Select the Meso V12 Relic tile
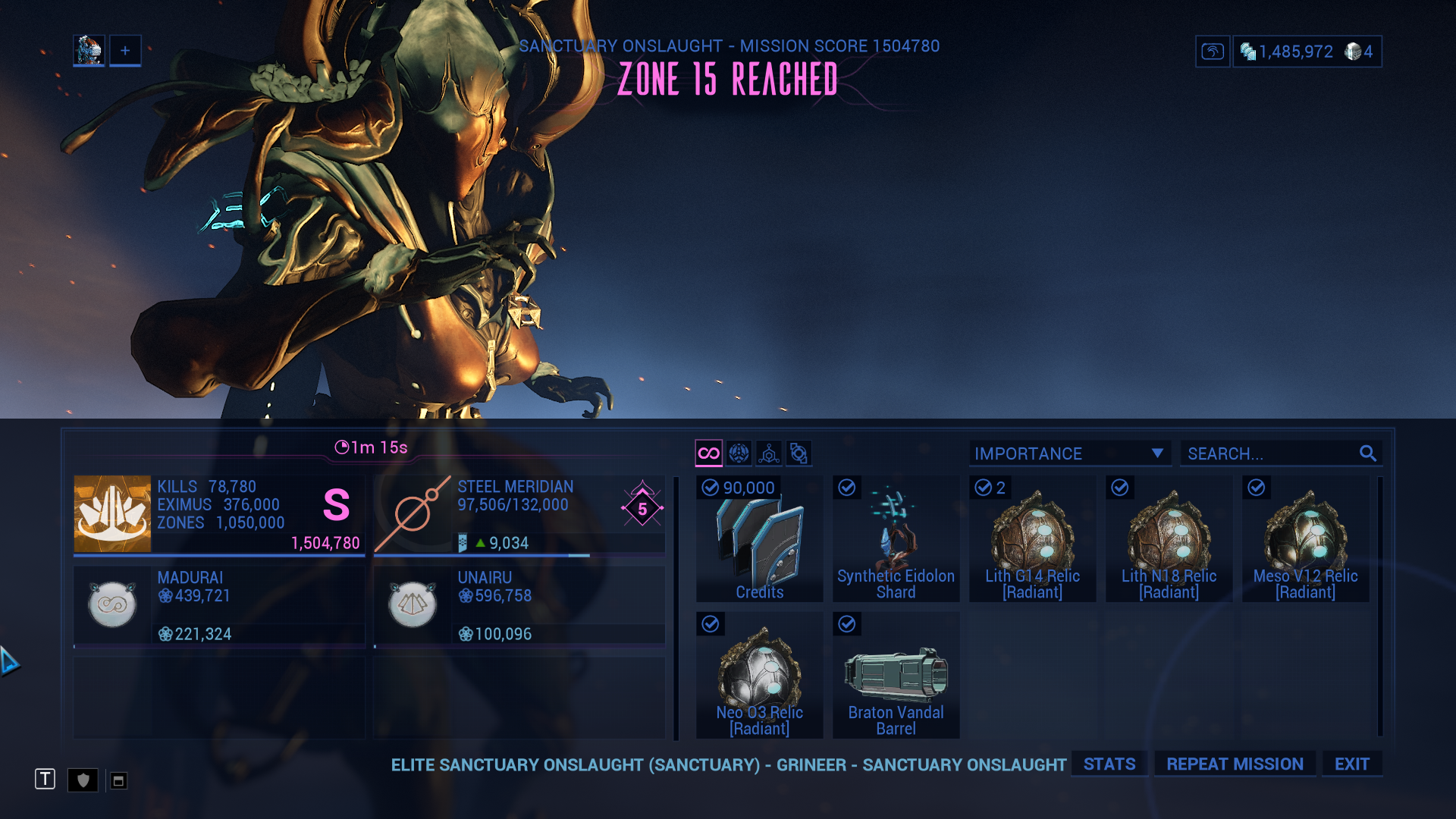The width and height of the screenshot is (1456, 819). [1305, 539]
